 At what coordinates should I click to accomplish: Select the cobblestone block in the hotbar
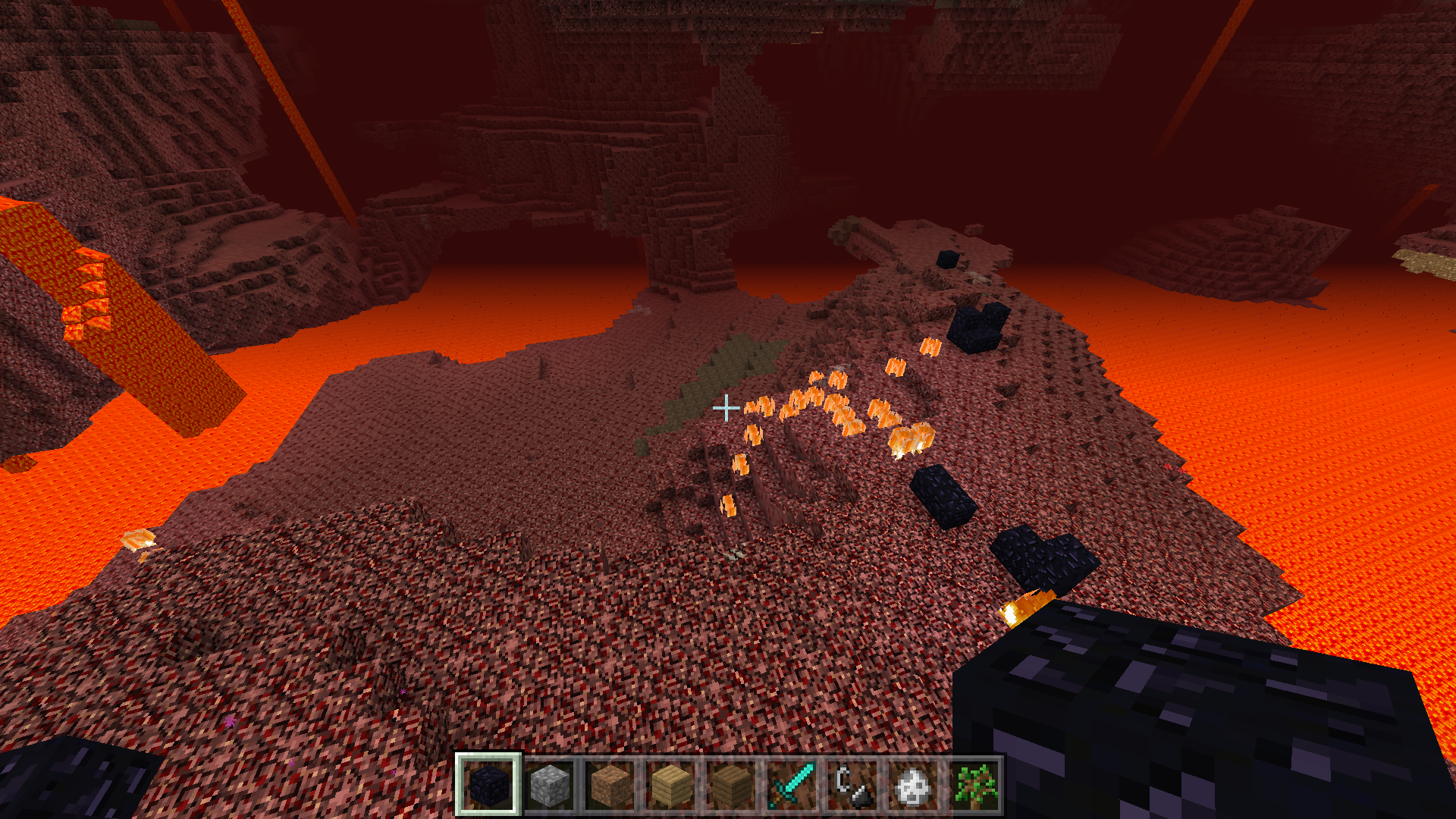point(551,785)
